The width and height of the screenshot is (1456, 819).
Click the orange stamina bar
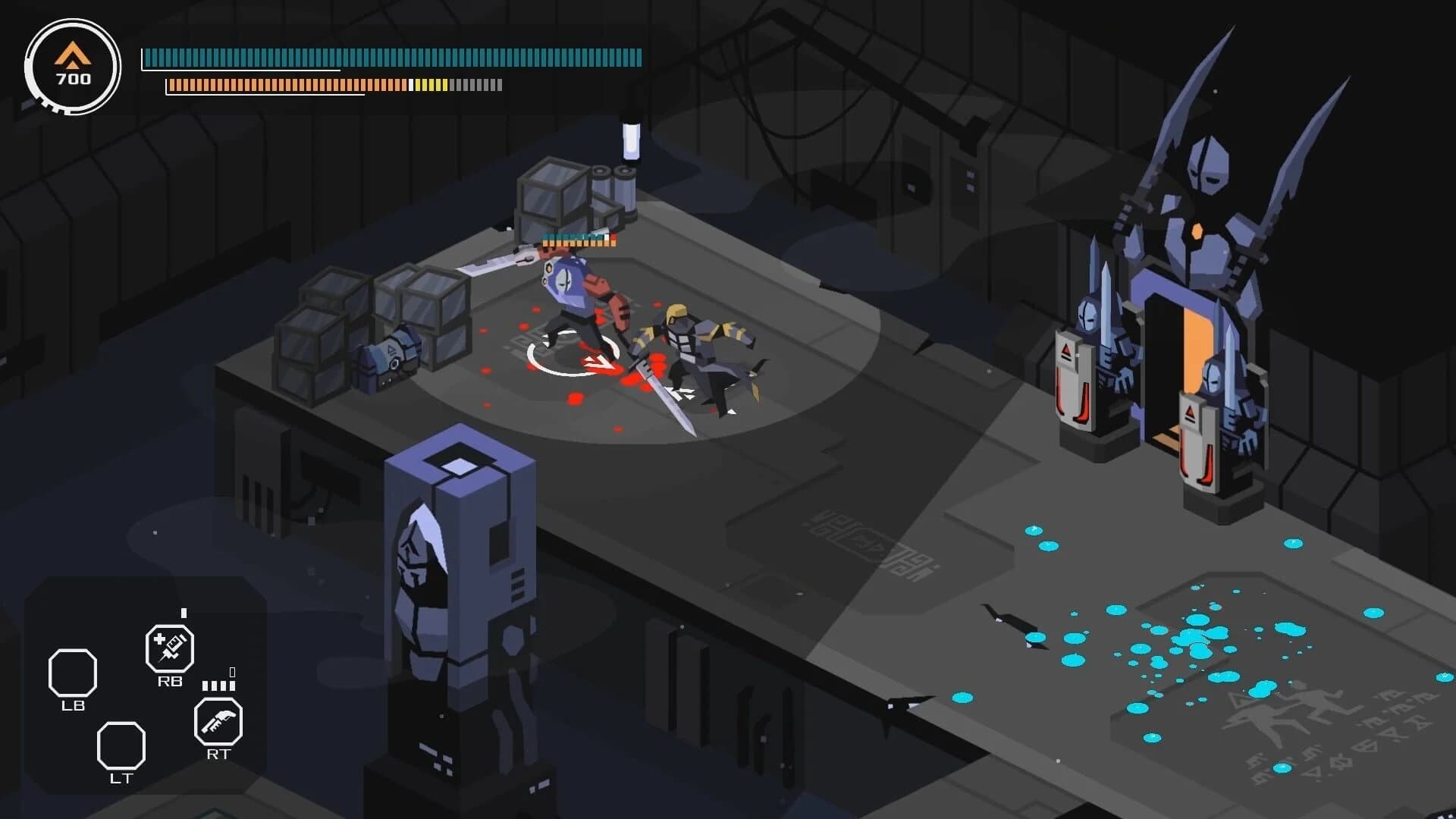(303, 85)
